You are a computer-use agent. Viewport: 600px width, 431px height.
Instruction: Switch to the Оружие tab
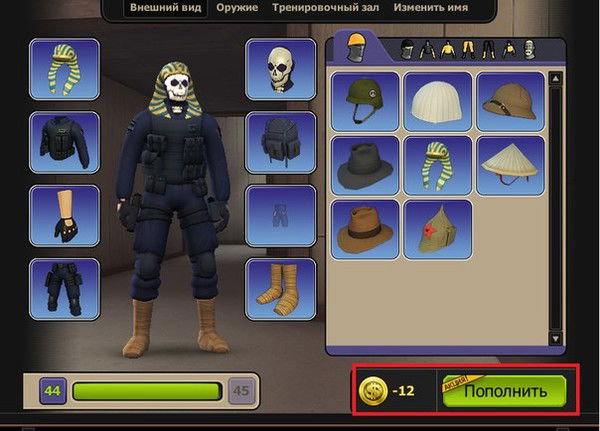(236, 8)
